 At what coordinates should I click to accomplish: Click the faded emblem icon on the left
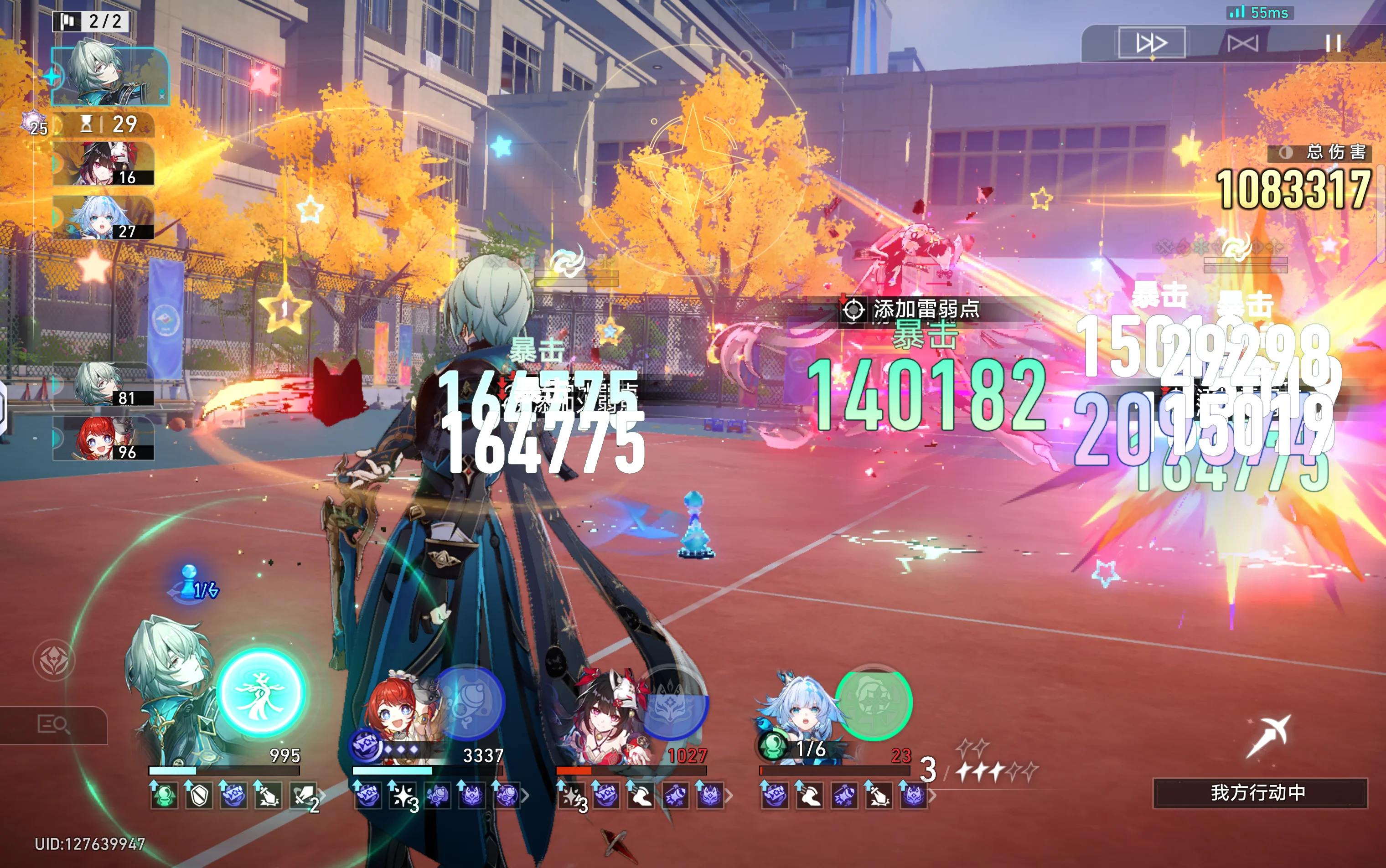54,660
